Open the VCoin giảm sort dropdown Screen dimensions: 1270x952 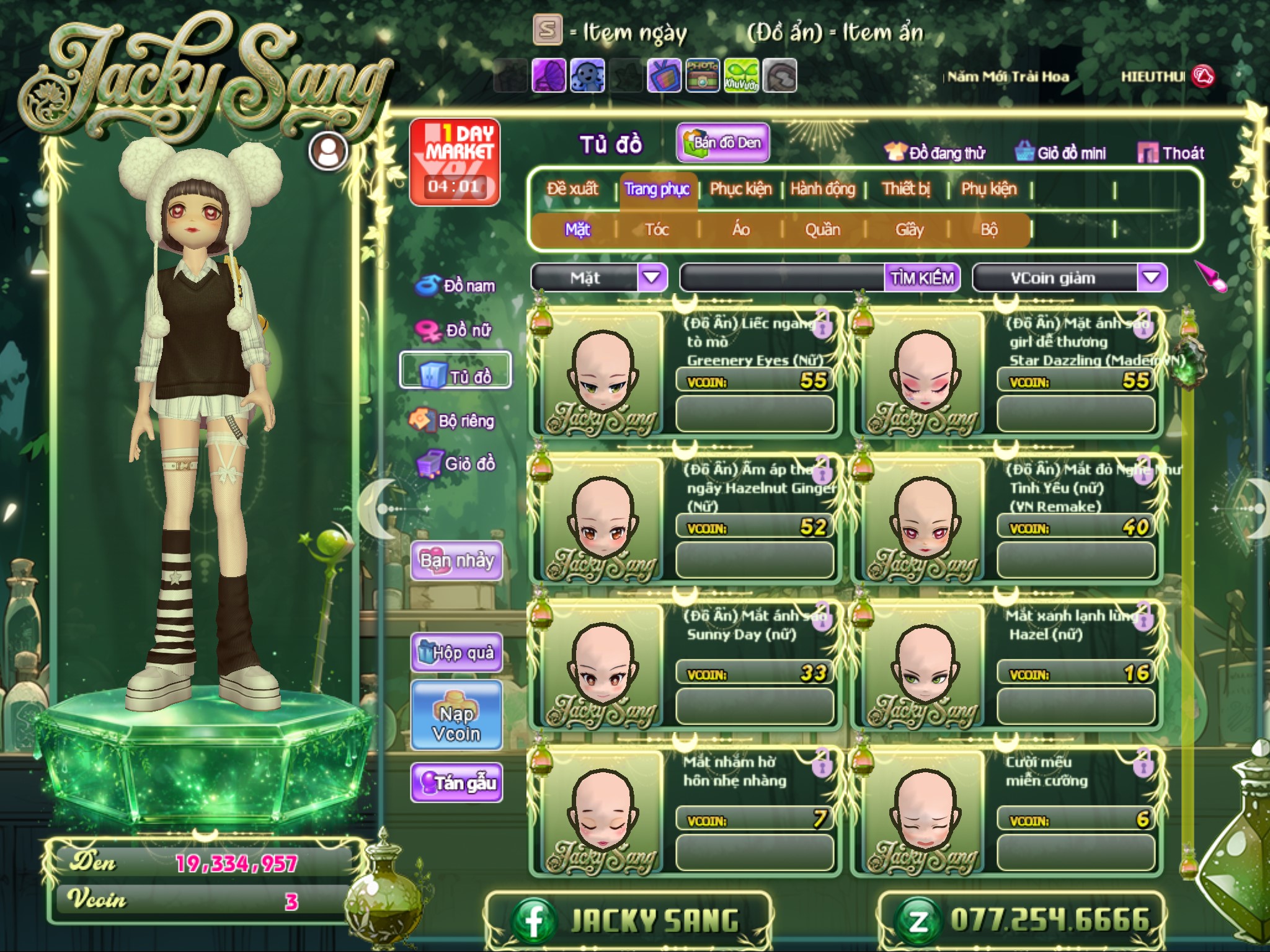(x=1151, y=278)
